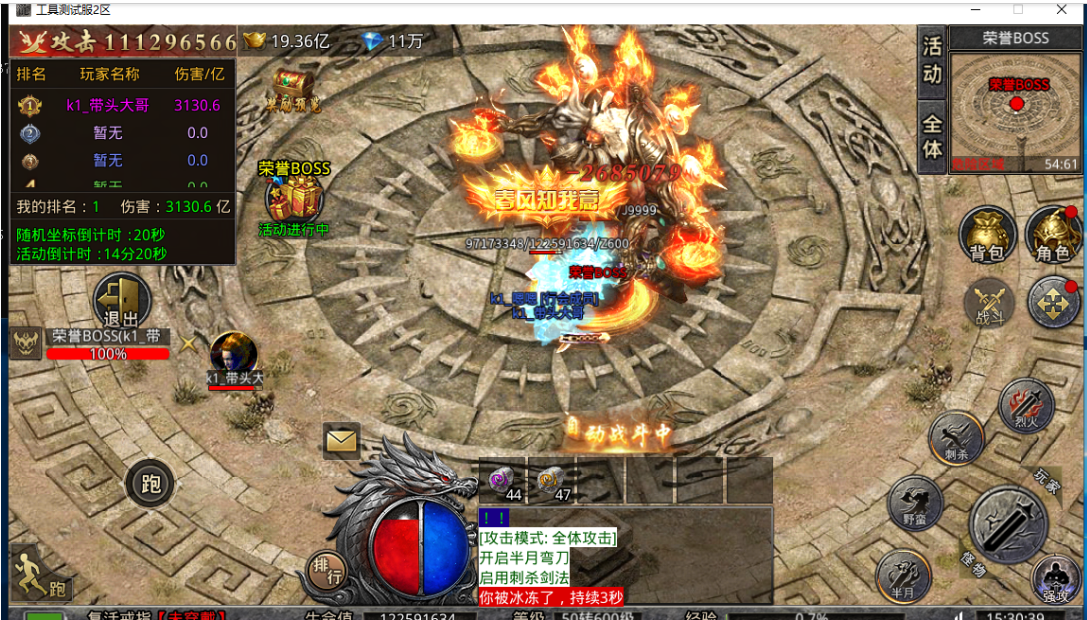The image size is (1087, 620).
Task: Open the 活动 activity tab
Action: [932, 61]
